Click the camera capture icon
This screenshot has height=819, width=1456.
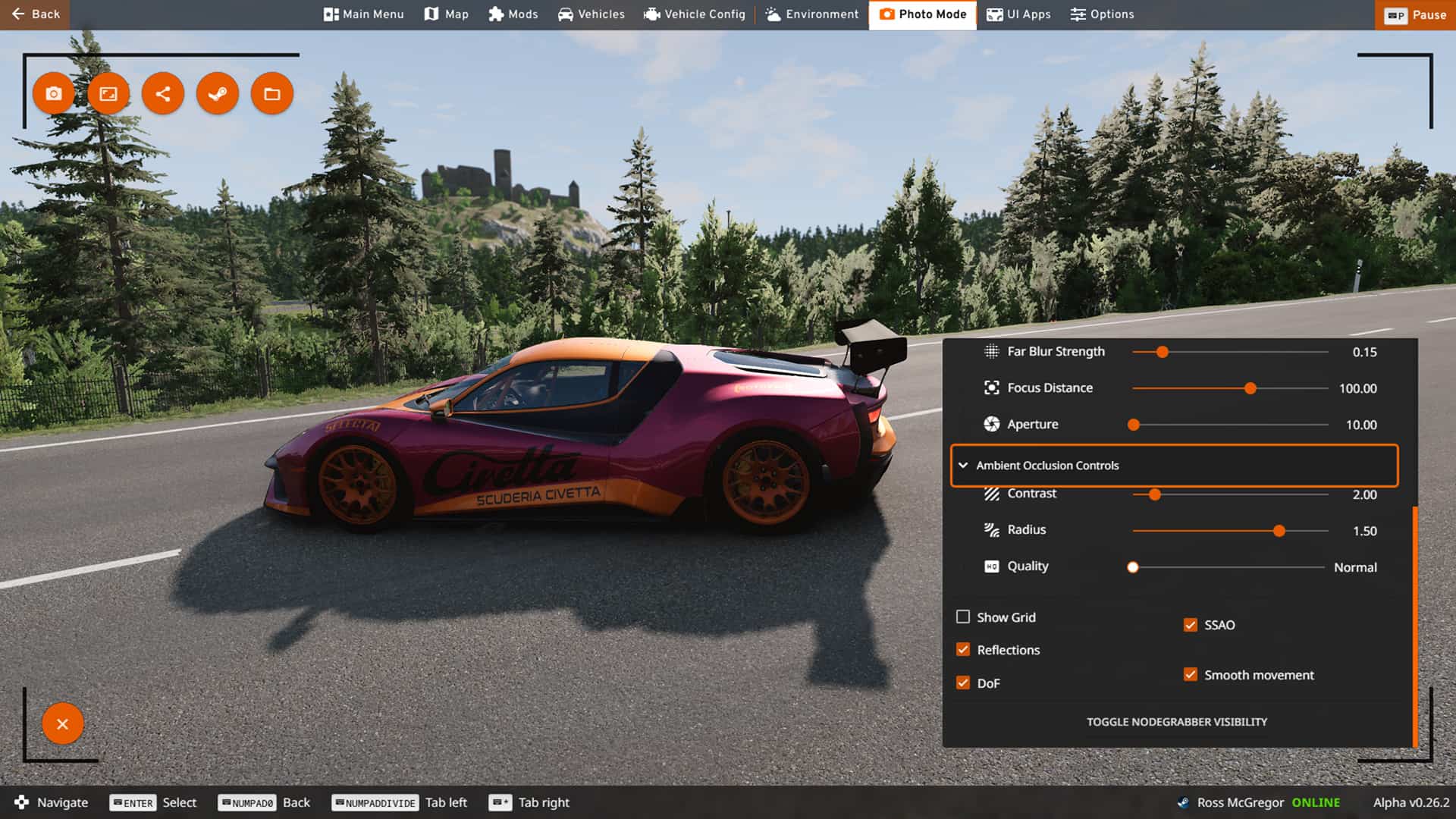click(x=54, y=93)
